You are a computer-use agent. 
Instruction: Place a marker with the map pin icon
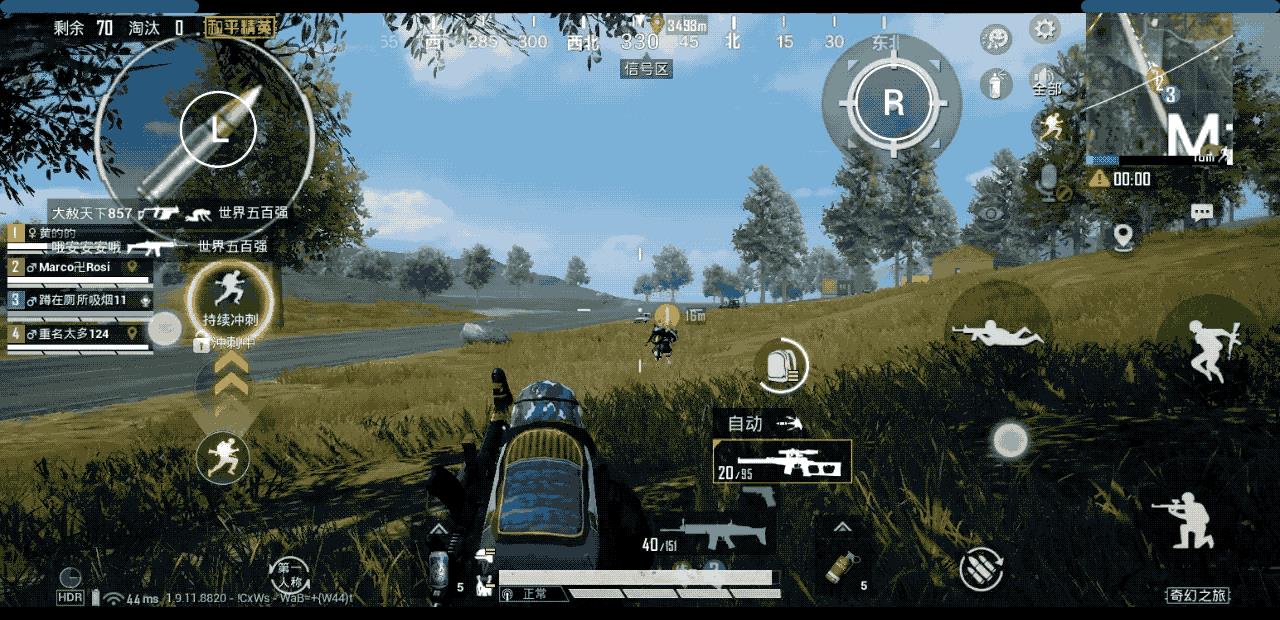pyautogui.click(x=1123, y=237)
